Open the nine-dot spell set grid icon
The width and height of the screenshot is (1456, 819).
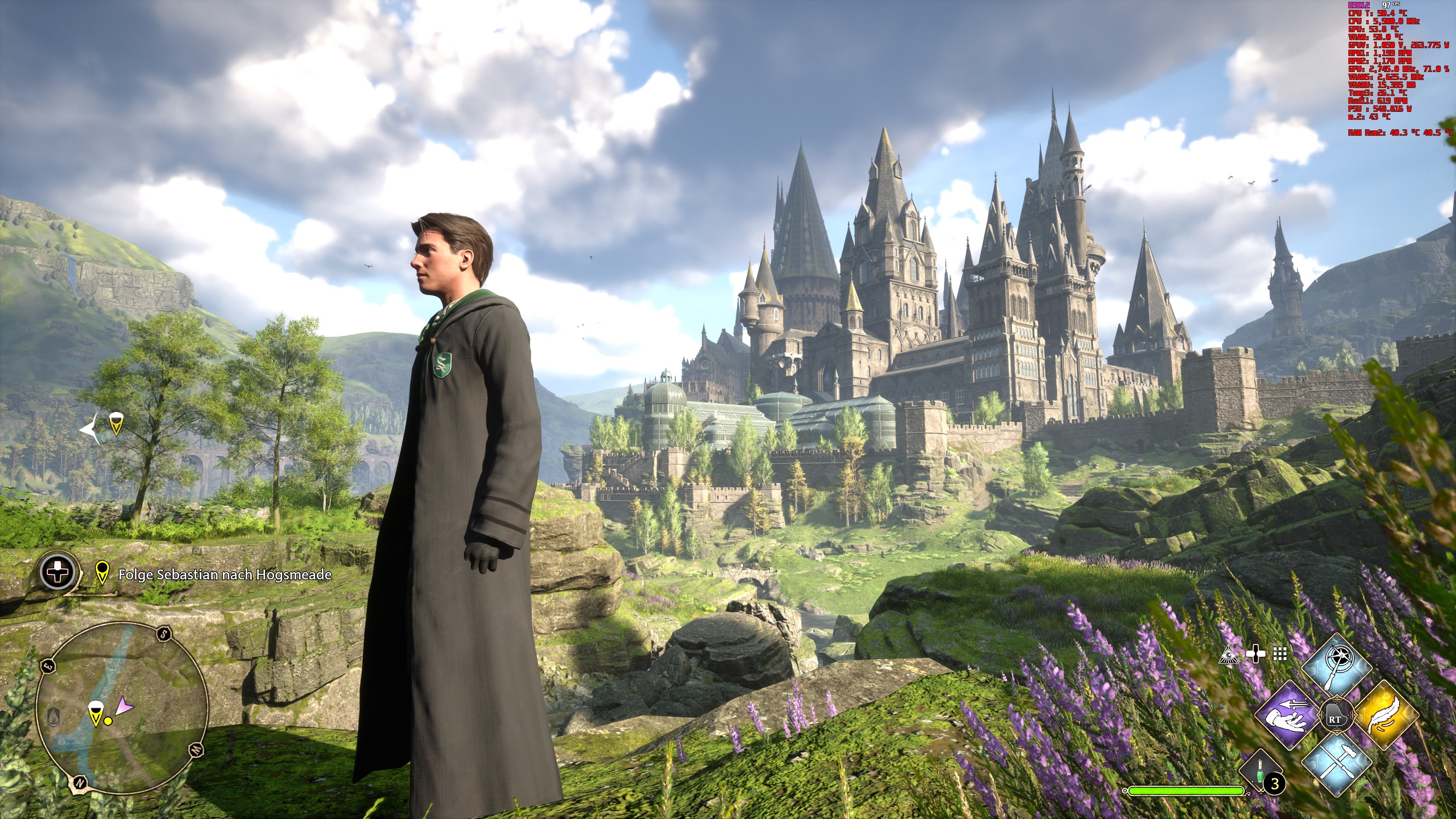(x=1280, y=654)
